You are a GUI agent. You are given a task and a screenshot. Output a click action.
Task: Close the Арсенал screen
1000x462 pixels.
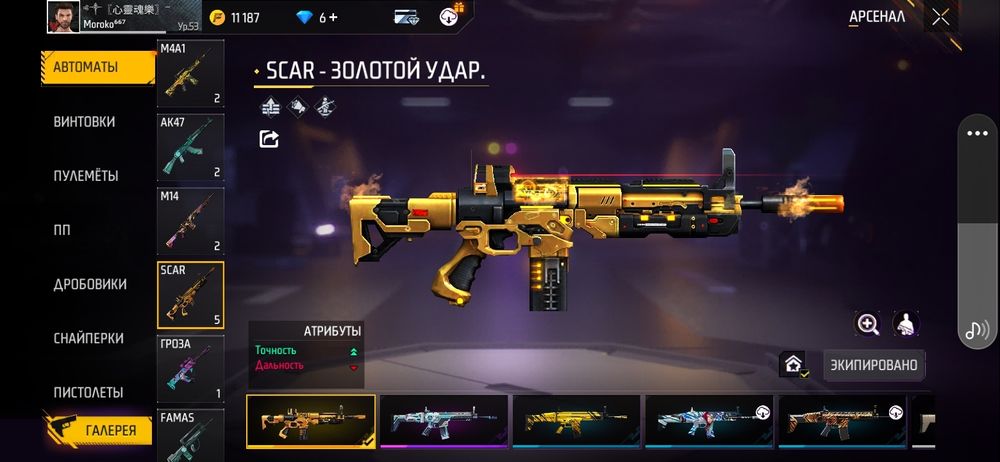click(x=940, y=17)
